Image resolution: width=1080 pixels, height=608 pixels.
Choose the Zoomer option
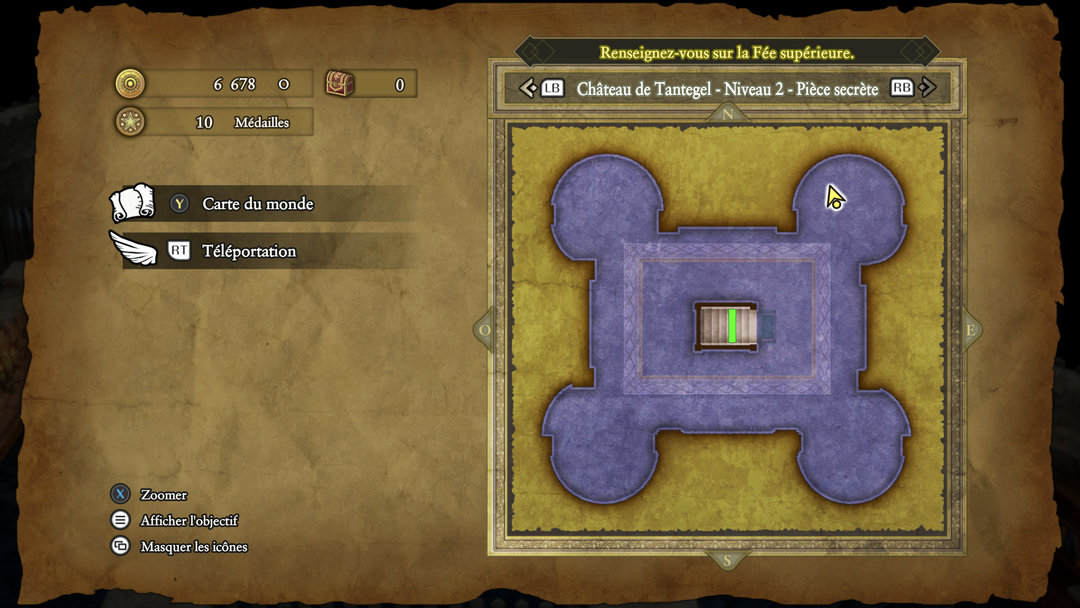pos(163,495)
